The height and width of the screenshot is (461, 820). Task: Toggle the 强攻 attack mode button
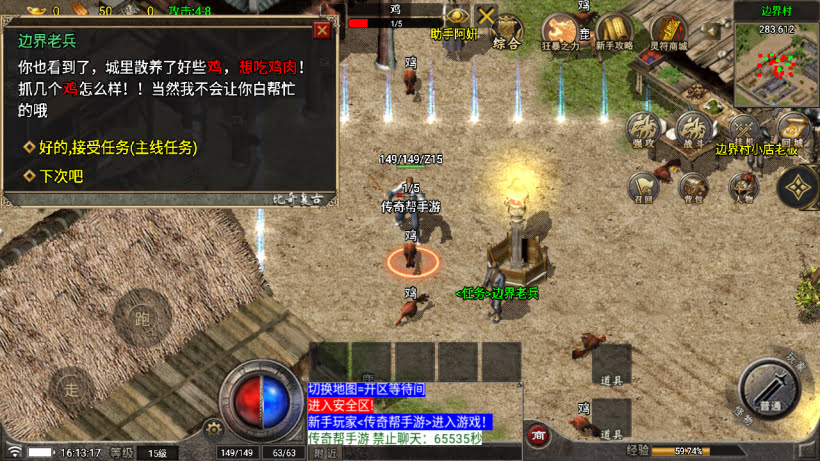pos(643,128)
